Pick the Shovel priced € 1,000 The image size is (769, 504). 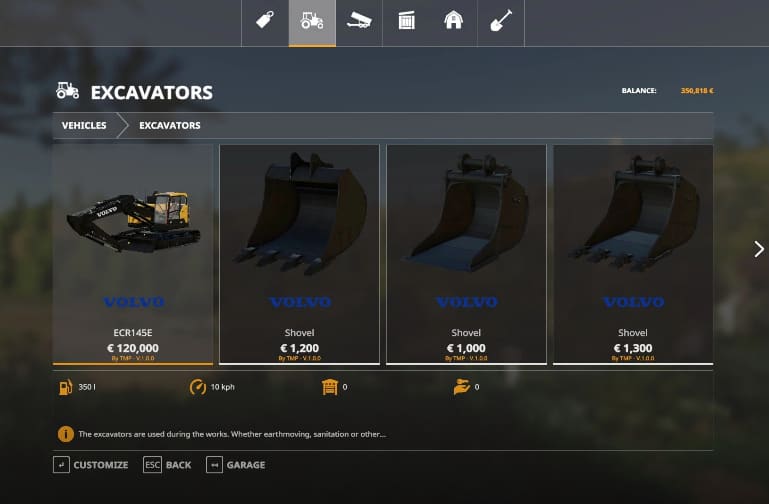466,254
